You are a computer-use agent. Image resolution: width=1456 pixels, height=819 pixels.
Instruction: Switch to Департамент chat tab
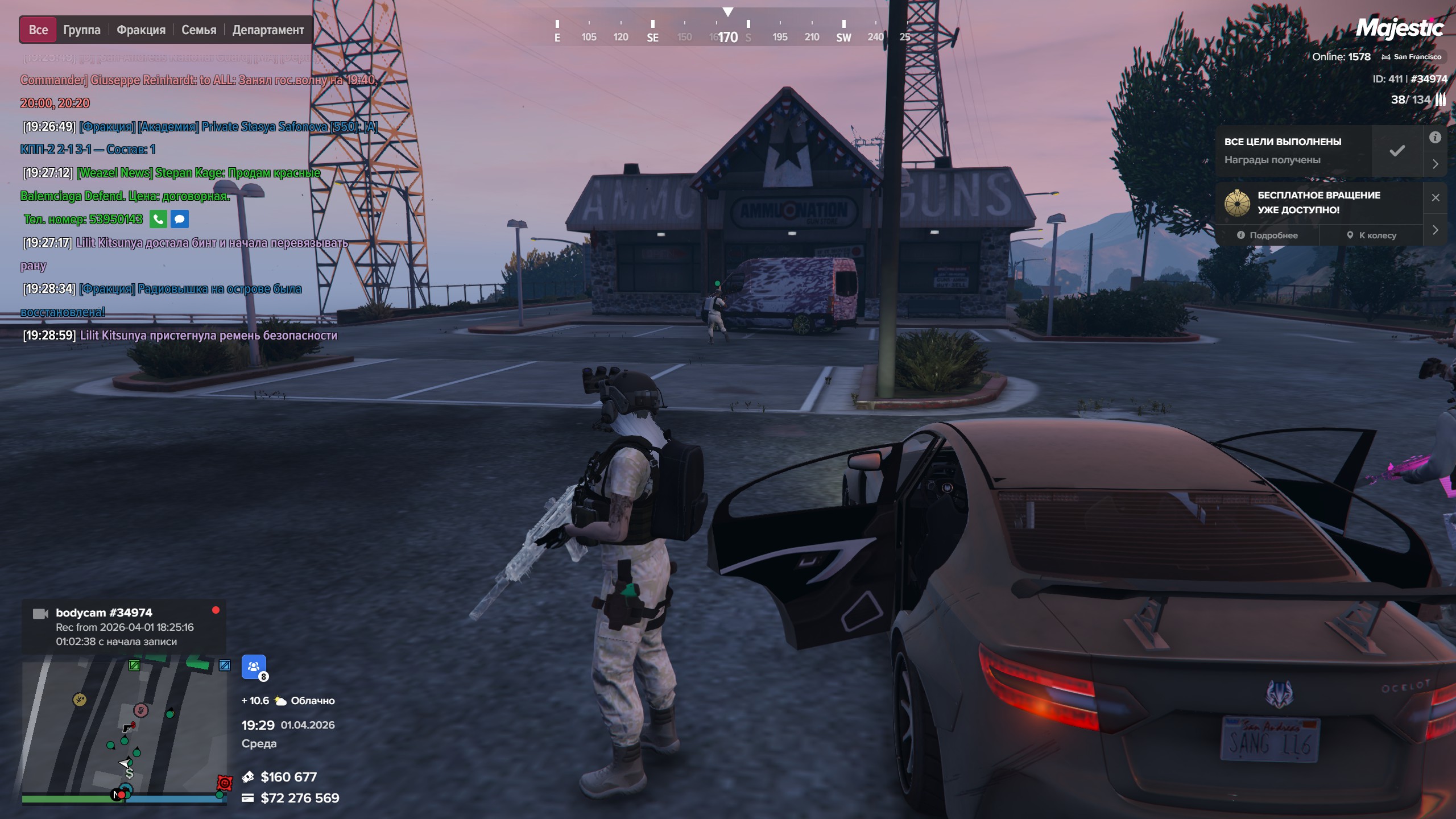pyautogui.click(x=268, y=30)
